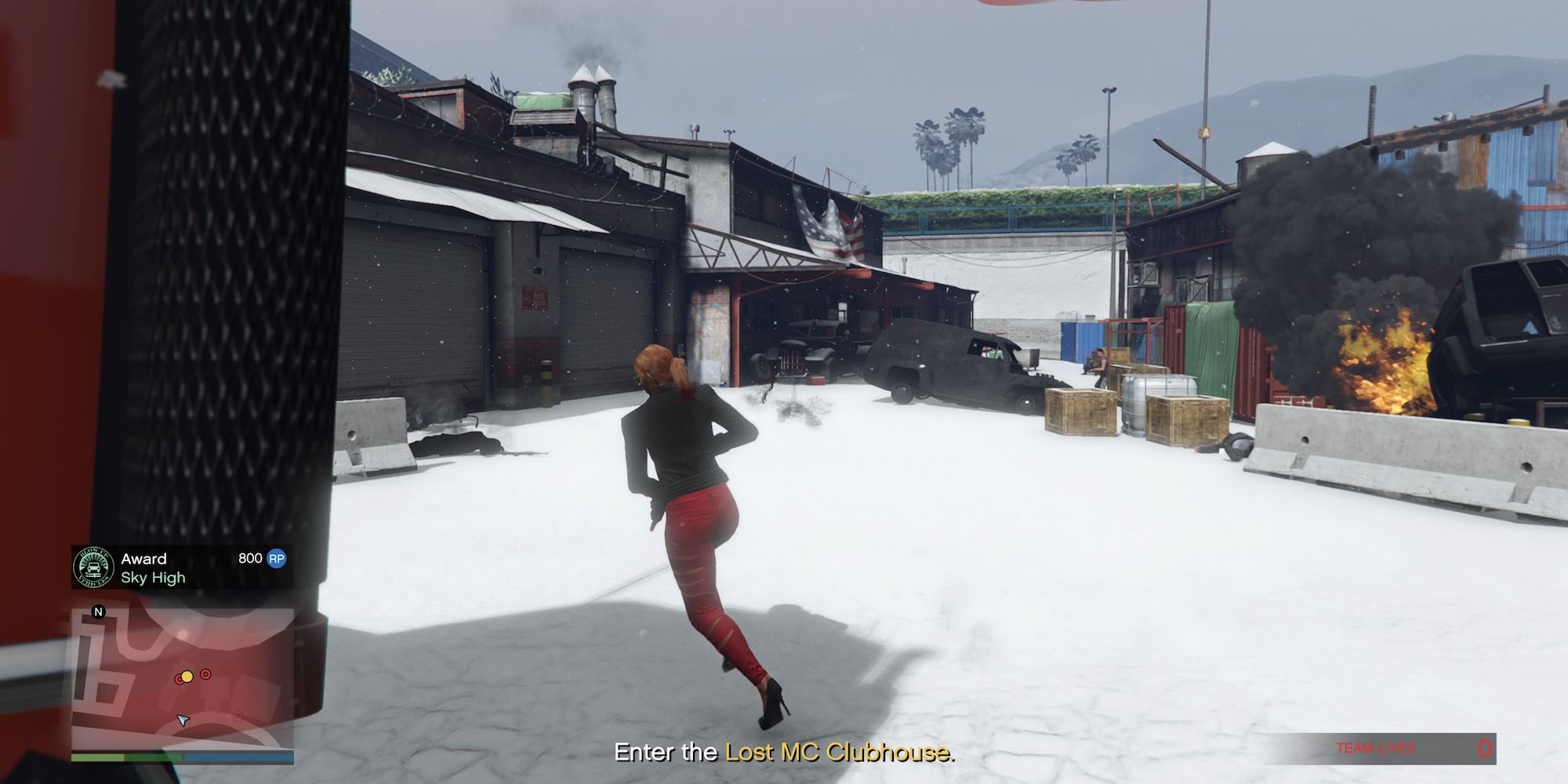Viewport: 1568px width, 784px height.
Task: Click the faded red blip near the minimap's bottom right
Action: point(236,716)
